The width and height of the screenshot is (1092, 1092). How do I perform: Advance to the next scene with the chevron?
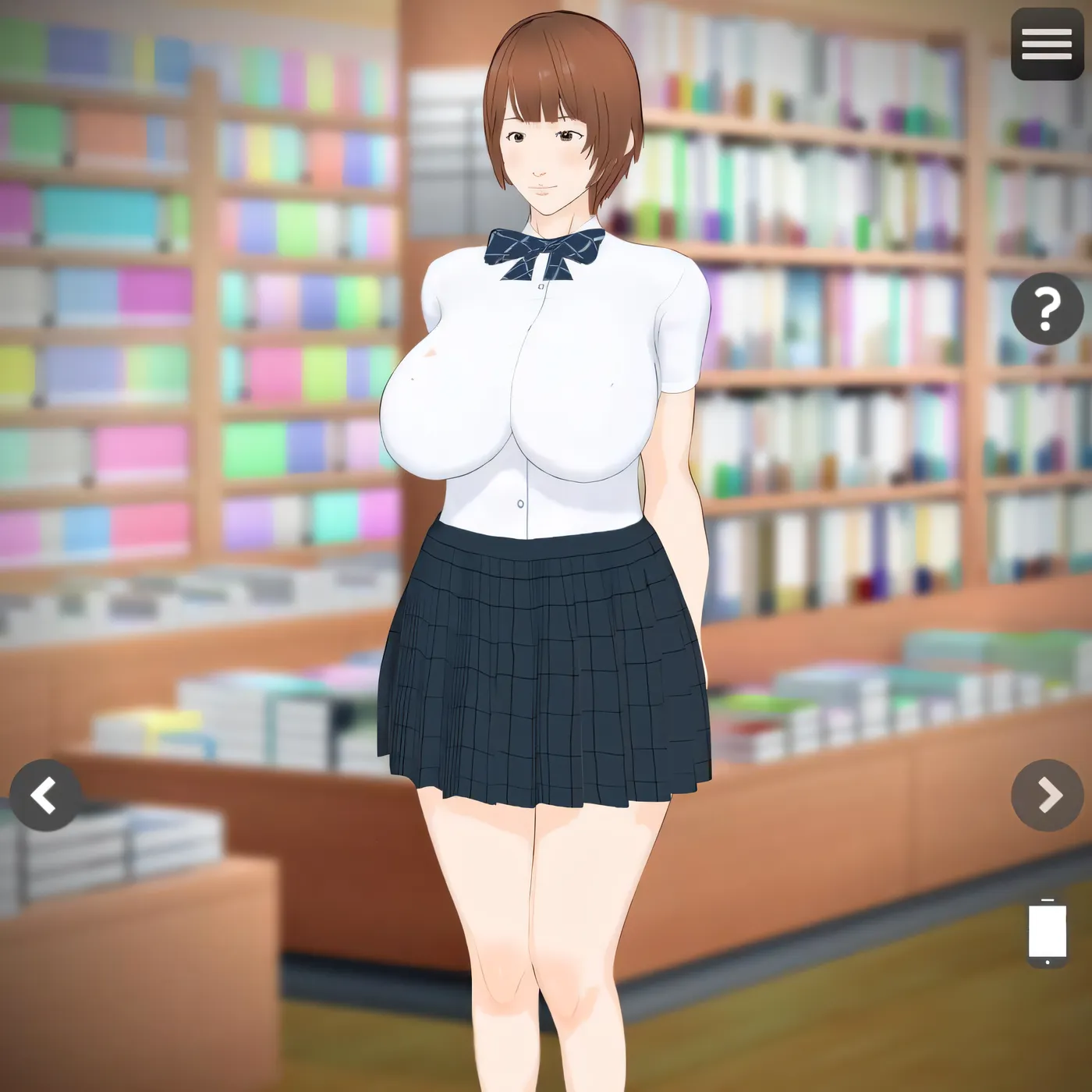pyautogui.click(x=1046, y=794)
